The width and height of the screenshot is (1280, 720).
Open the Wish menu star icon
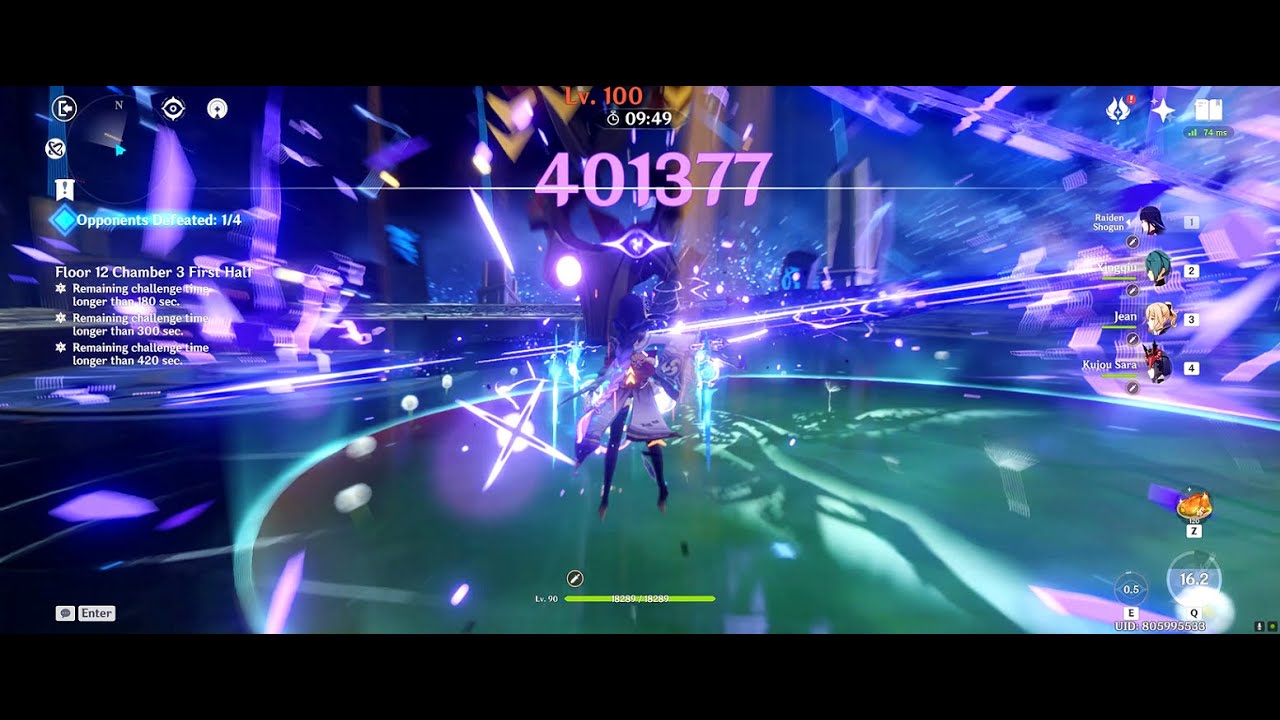tap(1161, 110)
